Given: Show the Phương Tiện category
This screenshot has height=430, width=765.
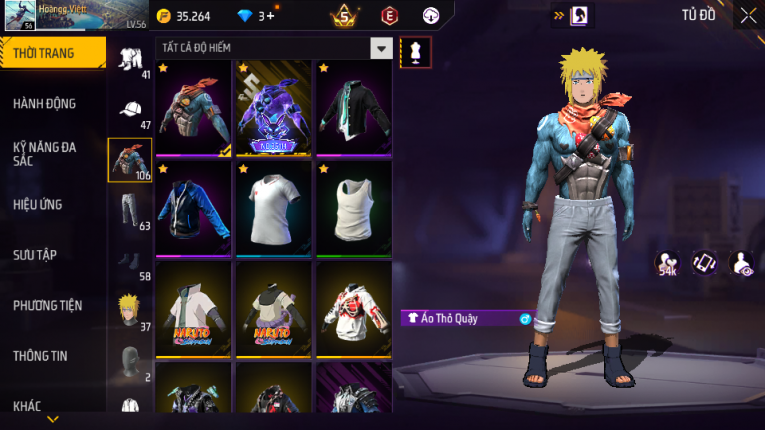Looking at the screenshot, I should 47,305.
